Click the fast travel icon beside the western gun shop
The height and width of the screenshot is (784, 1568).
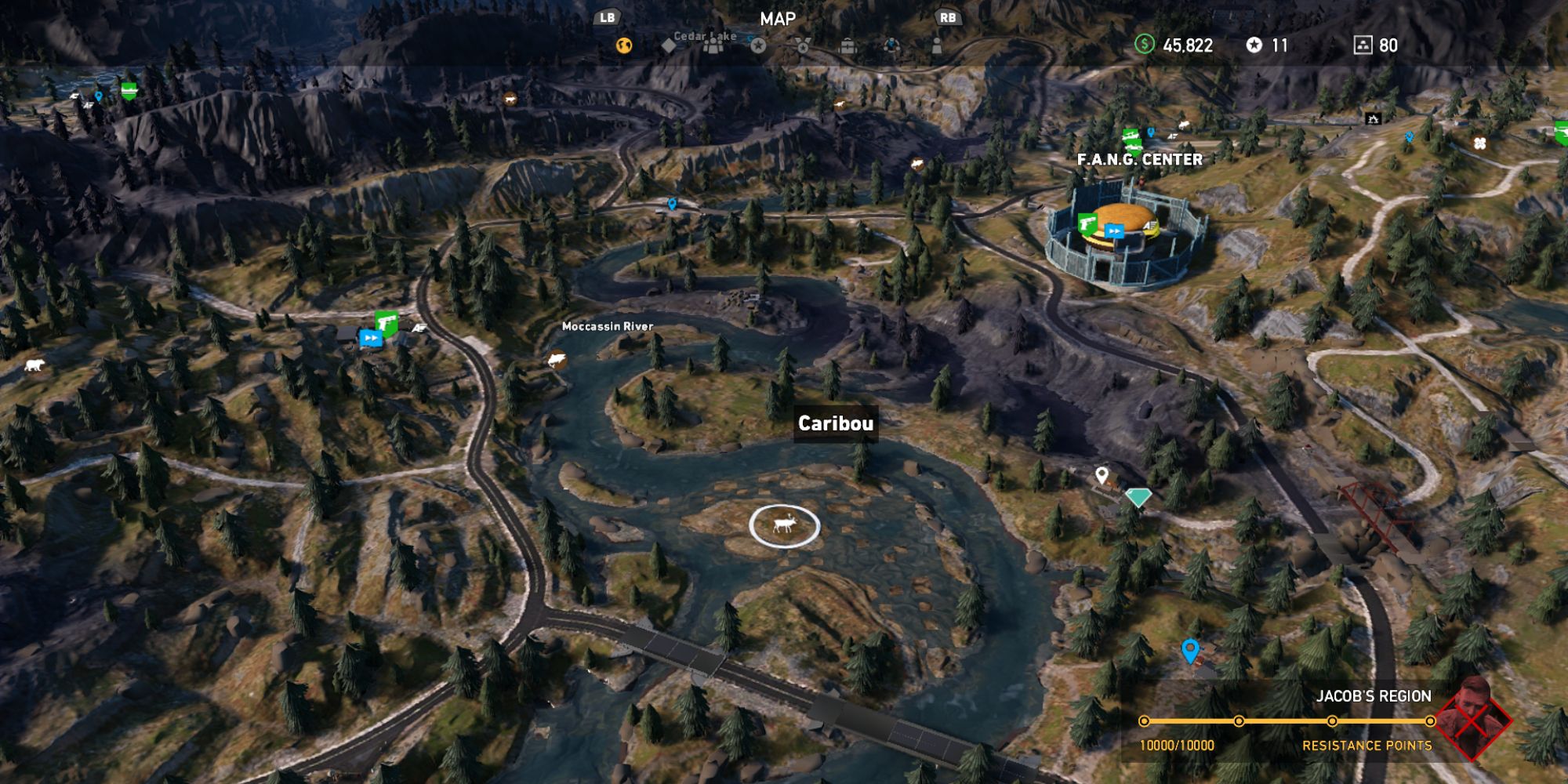pos(371,339)
